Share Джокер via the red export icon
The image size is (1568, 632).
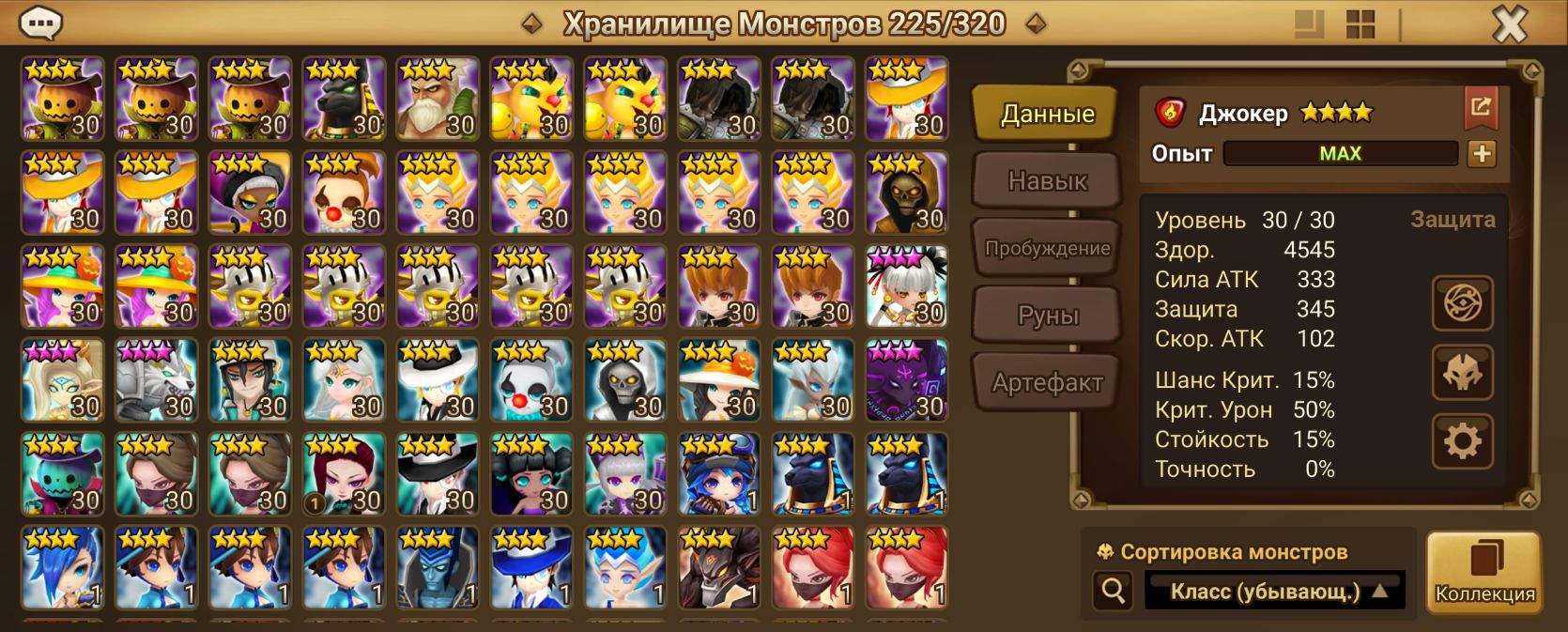(1481, 107)
